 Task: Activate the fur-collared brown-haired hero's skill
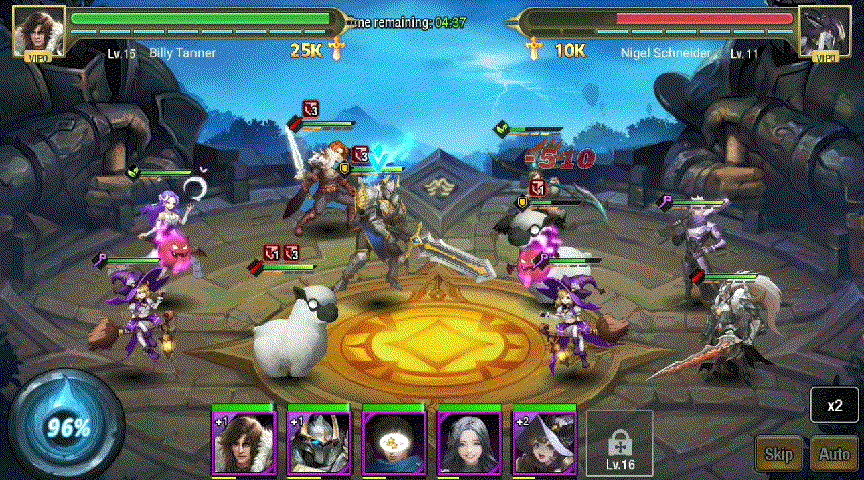click(243, 441)
